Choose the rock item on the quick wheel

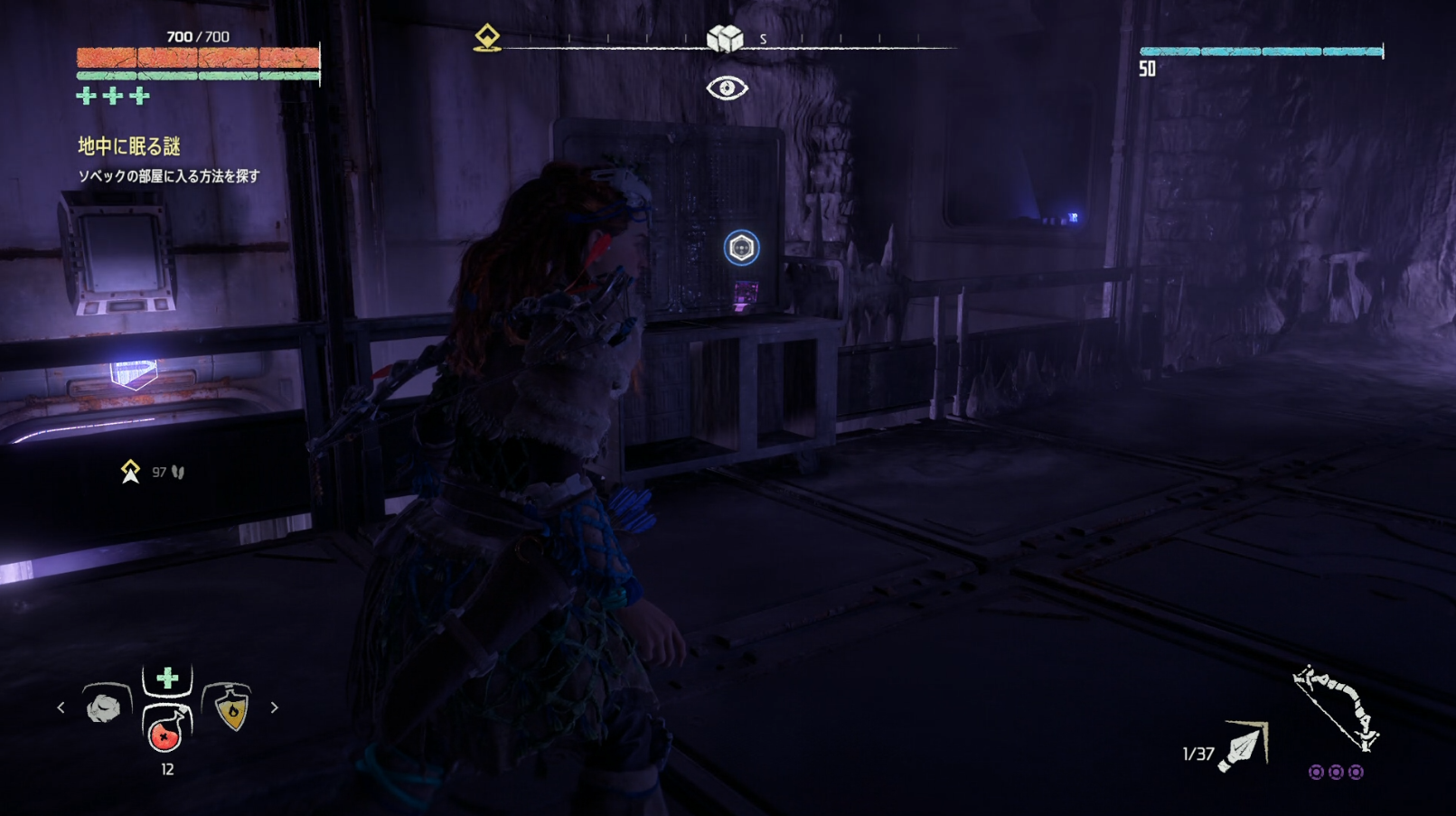[104, 708]
